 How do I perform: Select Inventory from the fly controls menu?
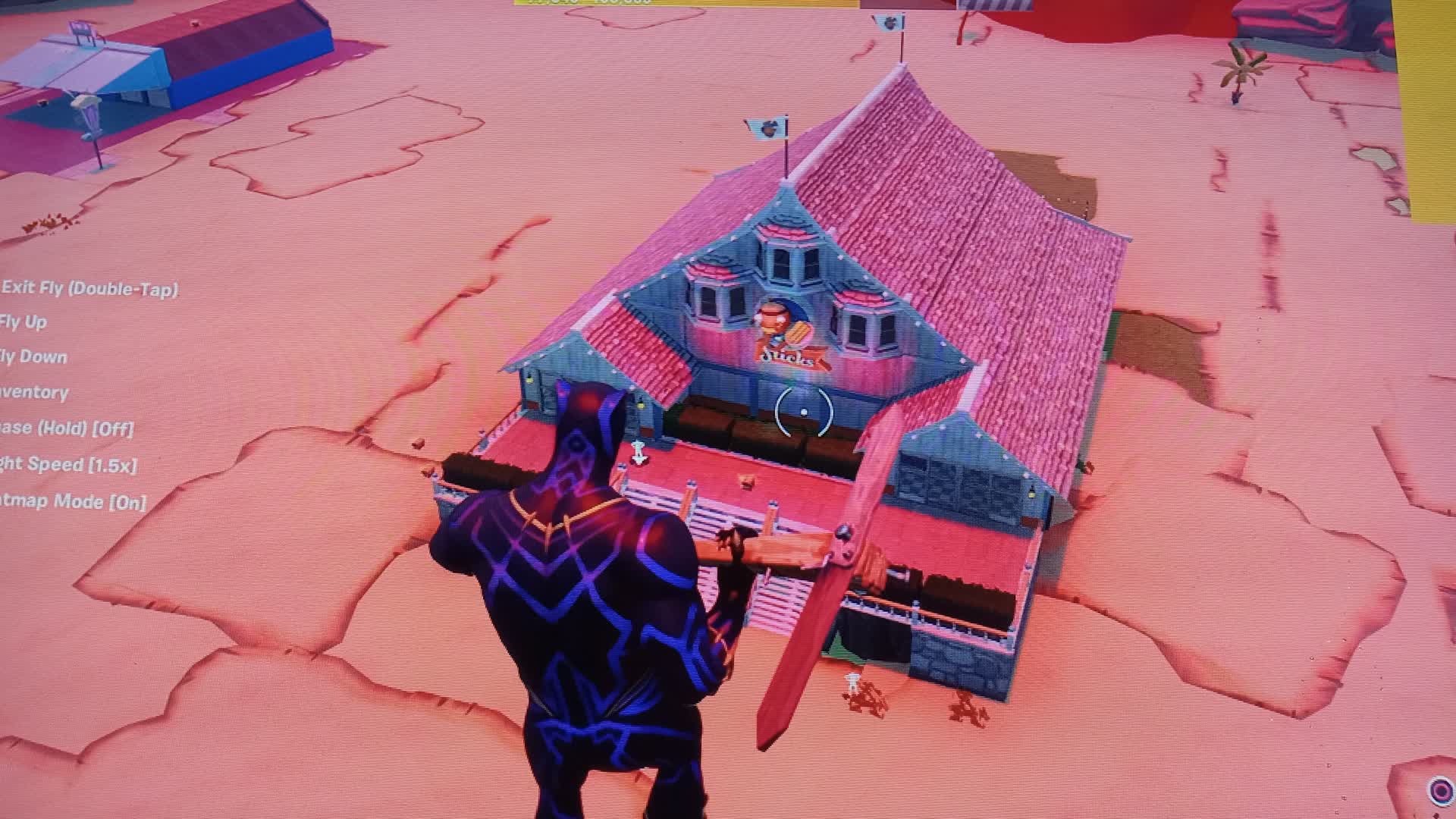coord(34,393)
